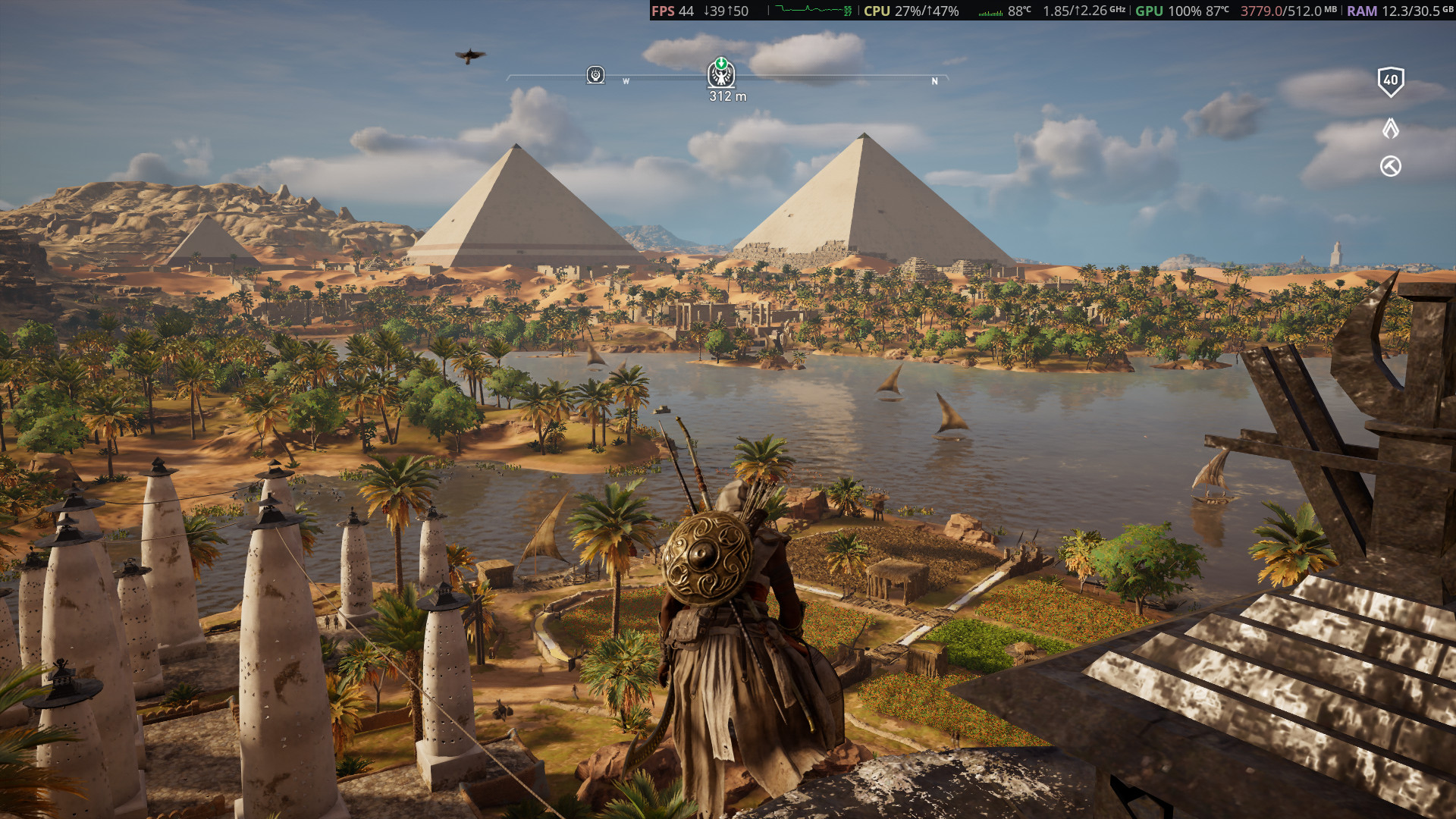
Task: Open the level 40 shield badge
Action: [x=1390, y=80]
